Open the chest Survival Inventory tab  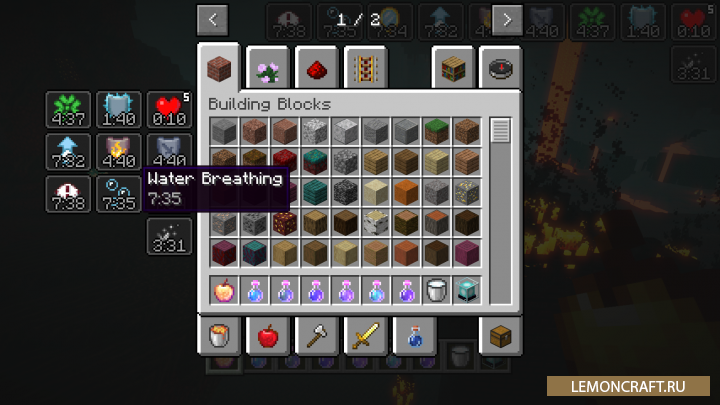coord(501,336)
